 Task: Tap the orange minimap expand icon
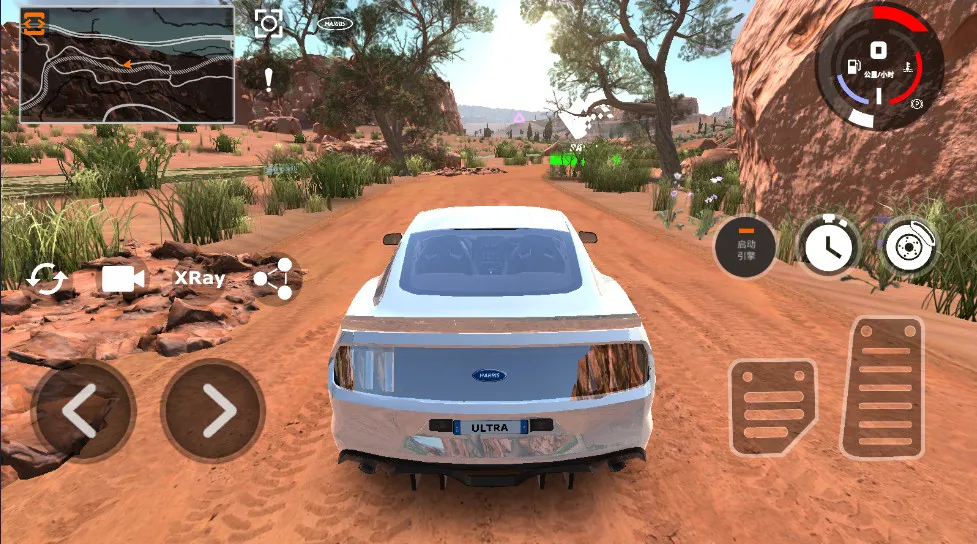click(35, 22)
